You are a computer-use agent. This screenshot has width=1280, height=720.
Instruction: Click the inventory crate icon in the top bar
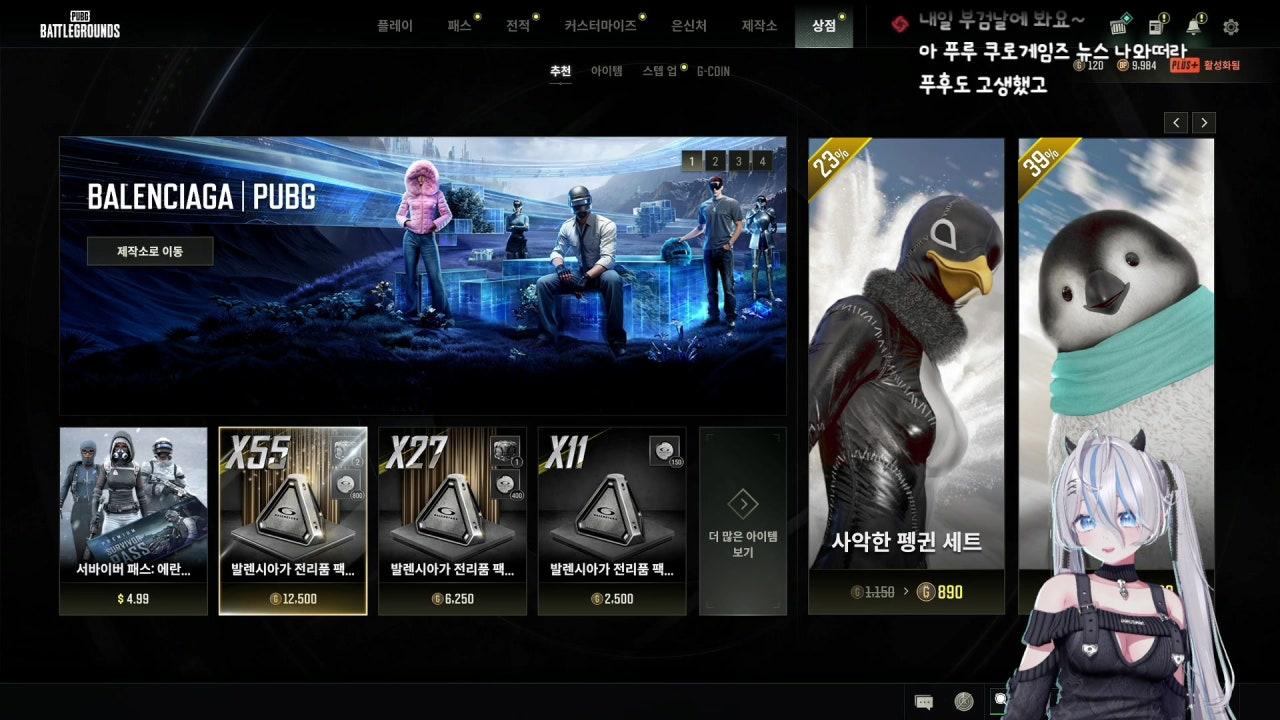tap(1117, 27)
